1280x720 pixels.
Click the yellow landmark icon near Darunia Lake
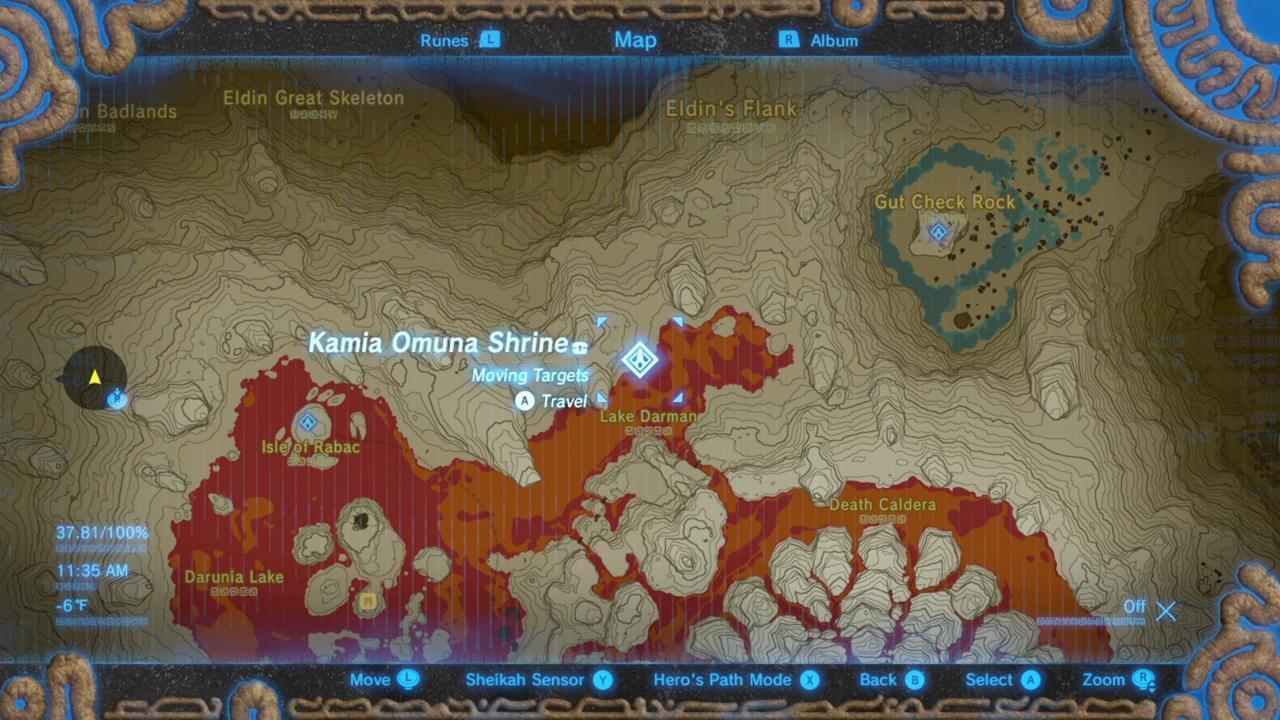367,601
